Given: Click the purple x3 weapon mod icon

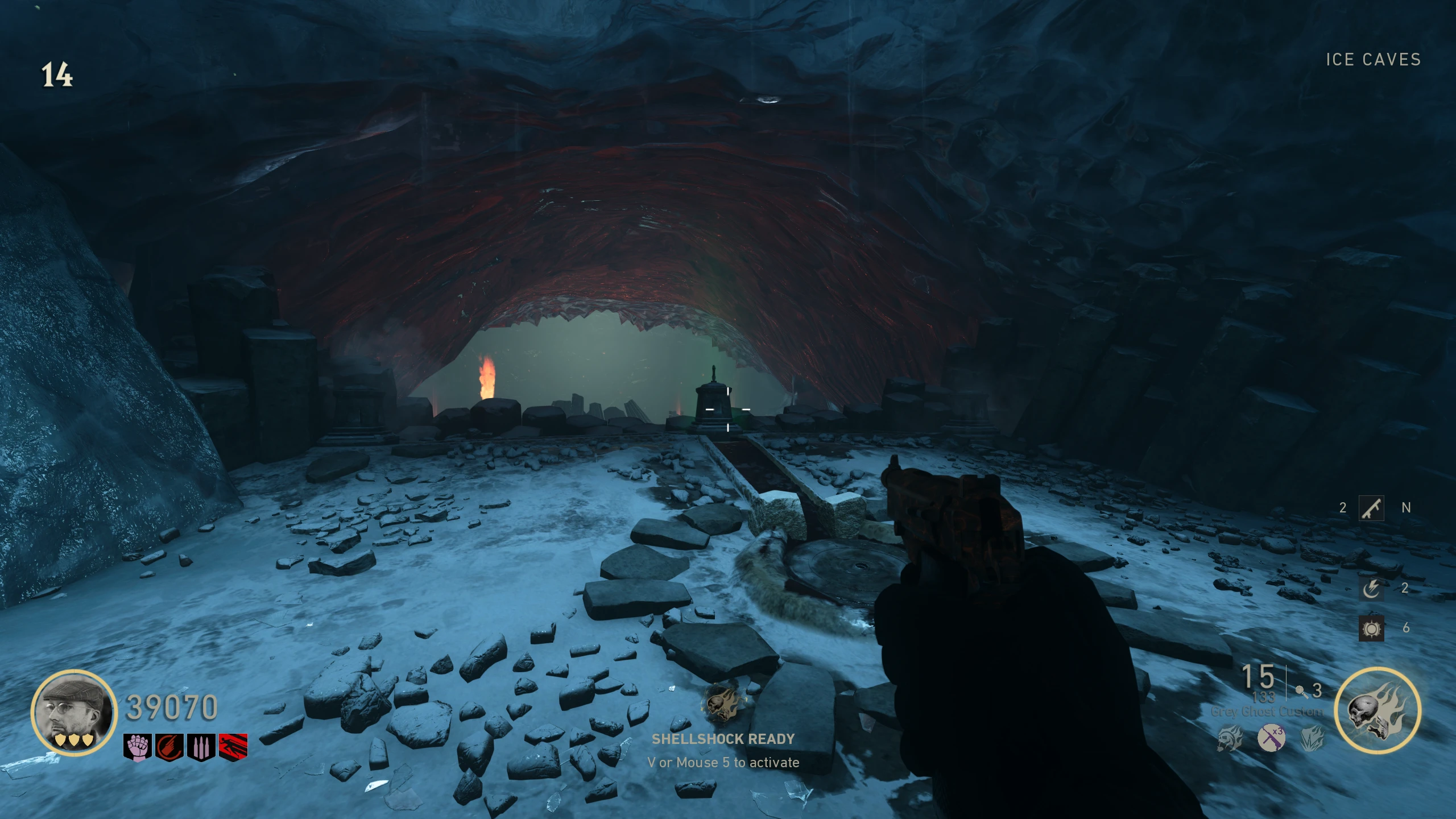Looking at the screenshot, I should [x=1271, y=739].
